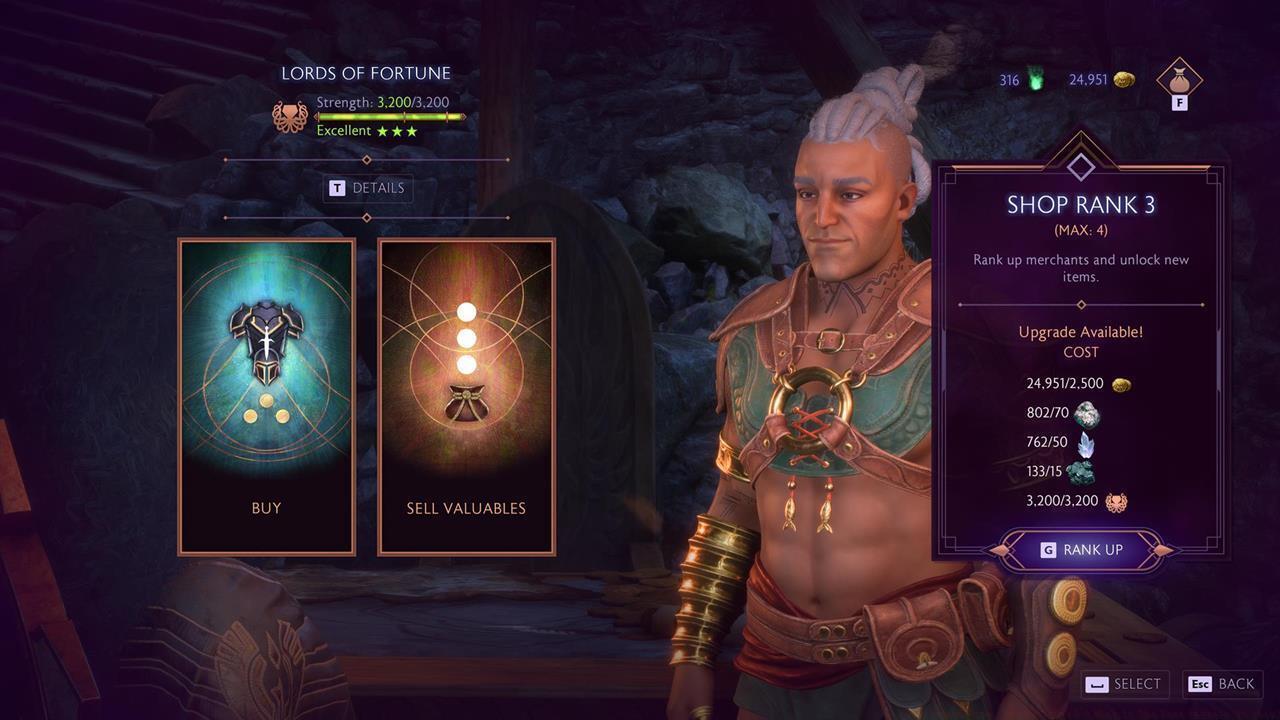1280x720 pixels.
Task: Open the inventory bag icon labeled F
Action: click(x=1177, y=82)
